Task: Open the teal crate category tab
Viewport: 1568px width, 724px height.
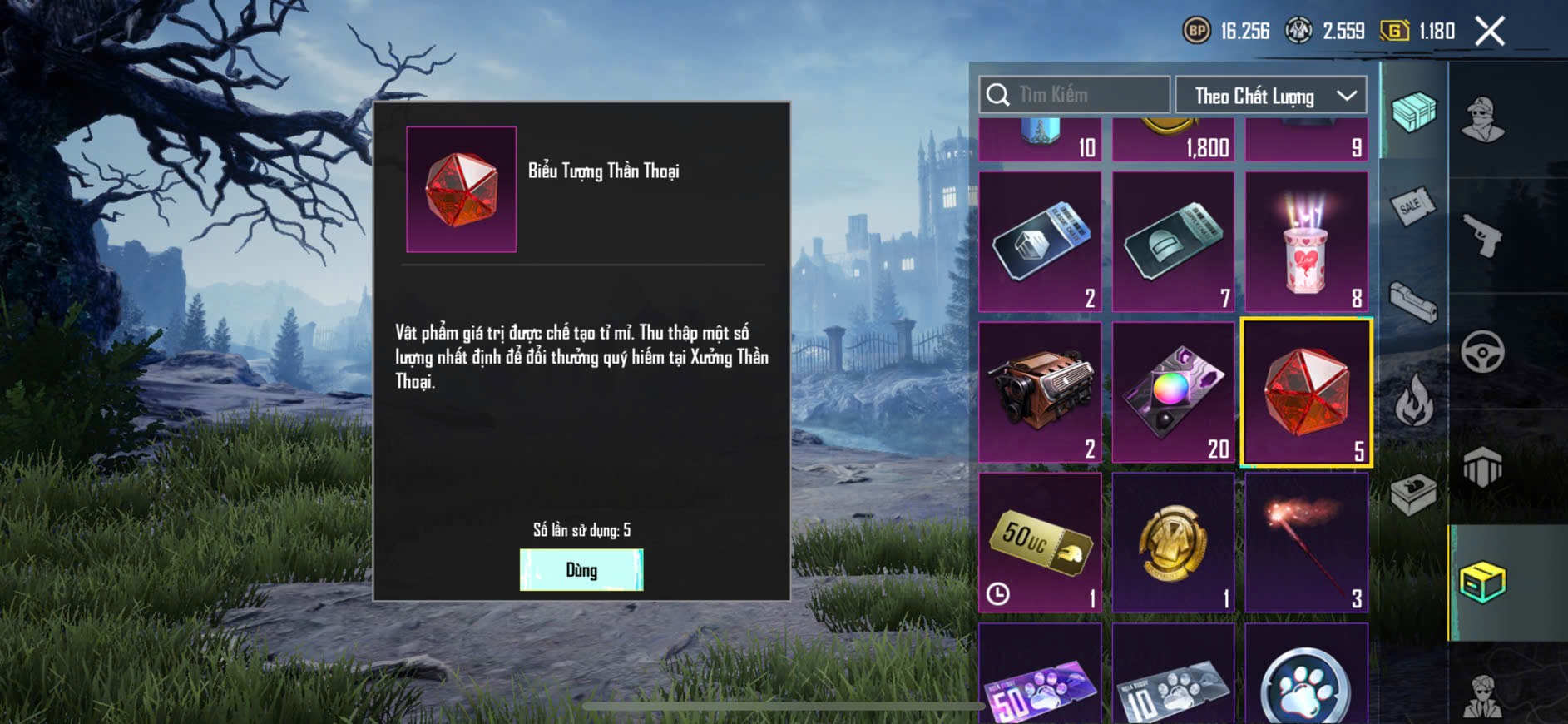Action: pyautogui.click(x=1413, y=112)
